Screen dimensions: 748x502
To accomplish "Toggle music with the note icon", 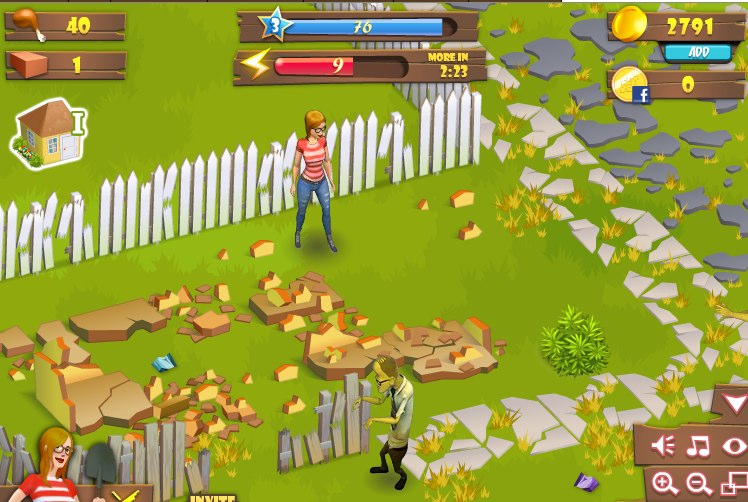I will tap(699, 445).
